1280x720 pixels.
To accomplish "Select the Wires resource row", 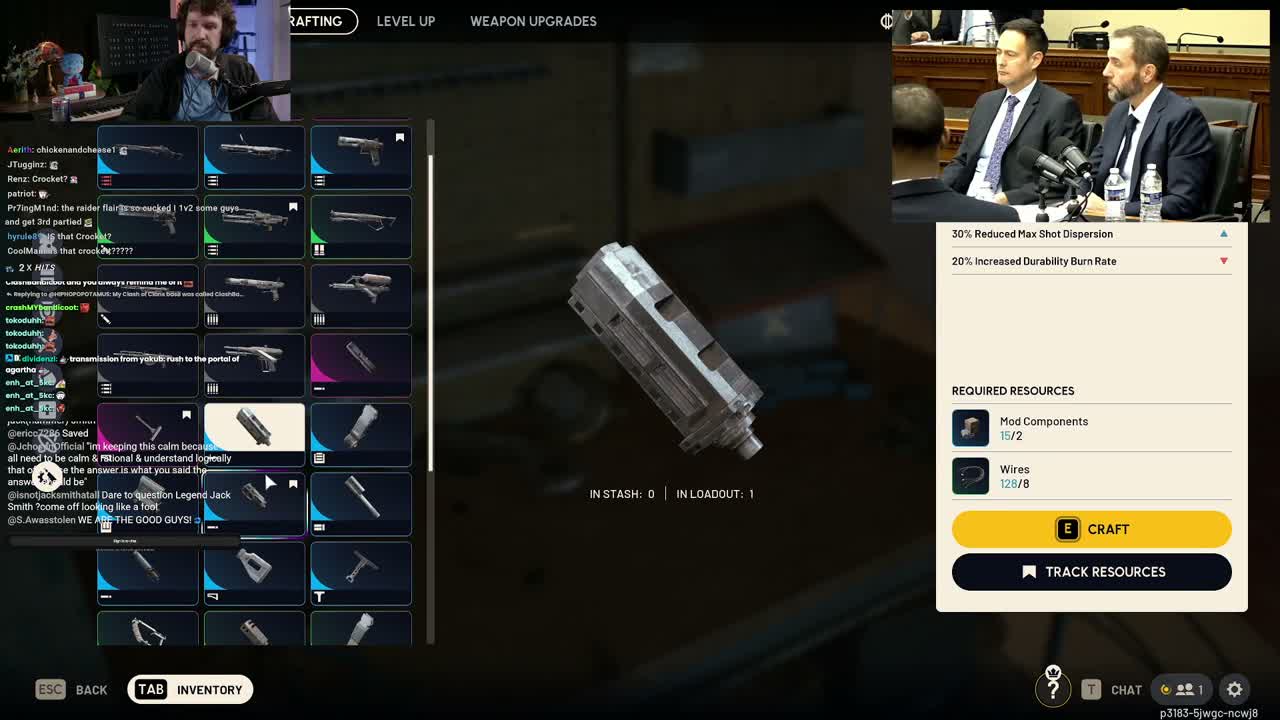I will [1091, 476].
